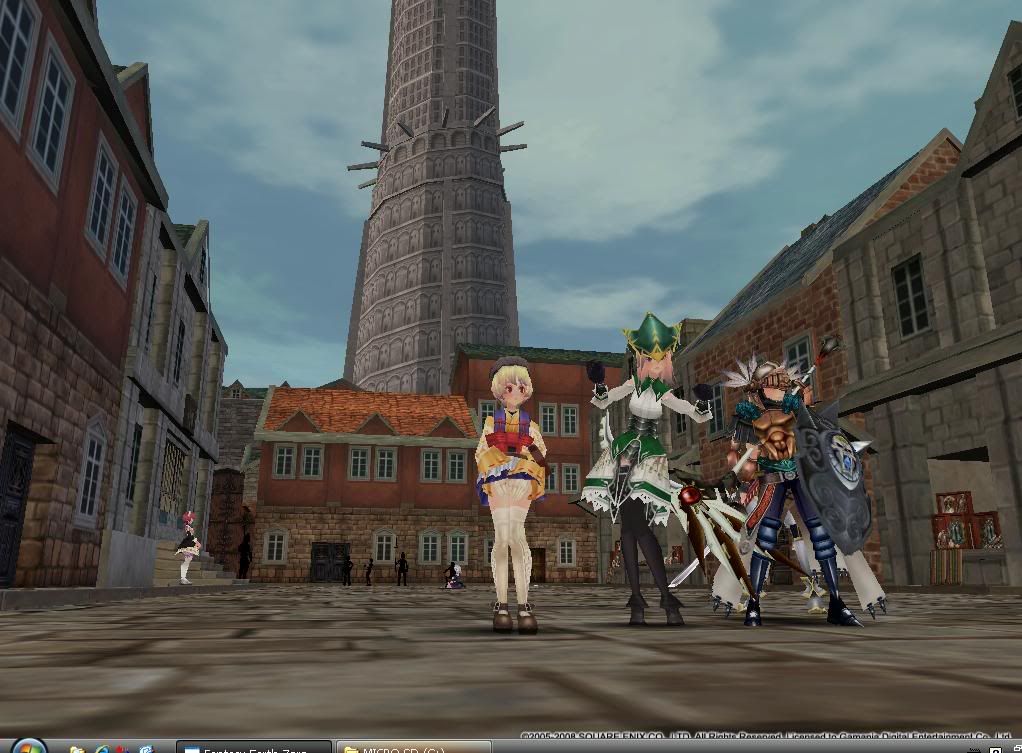Switch to the Fantasy Earth Zero taskbar window
The height and width of the screenshot is (753, 1022).
tap(254, 747)
